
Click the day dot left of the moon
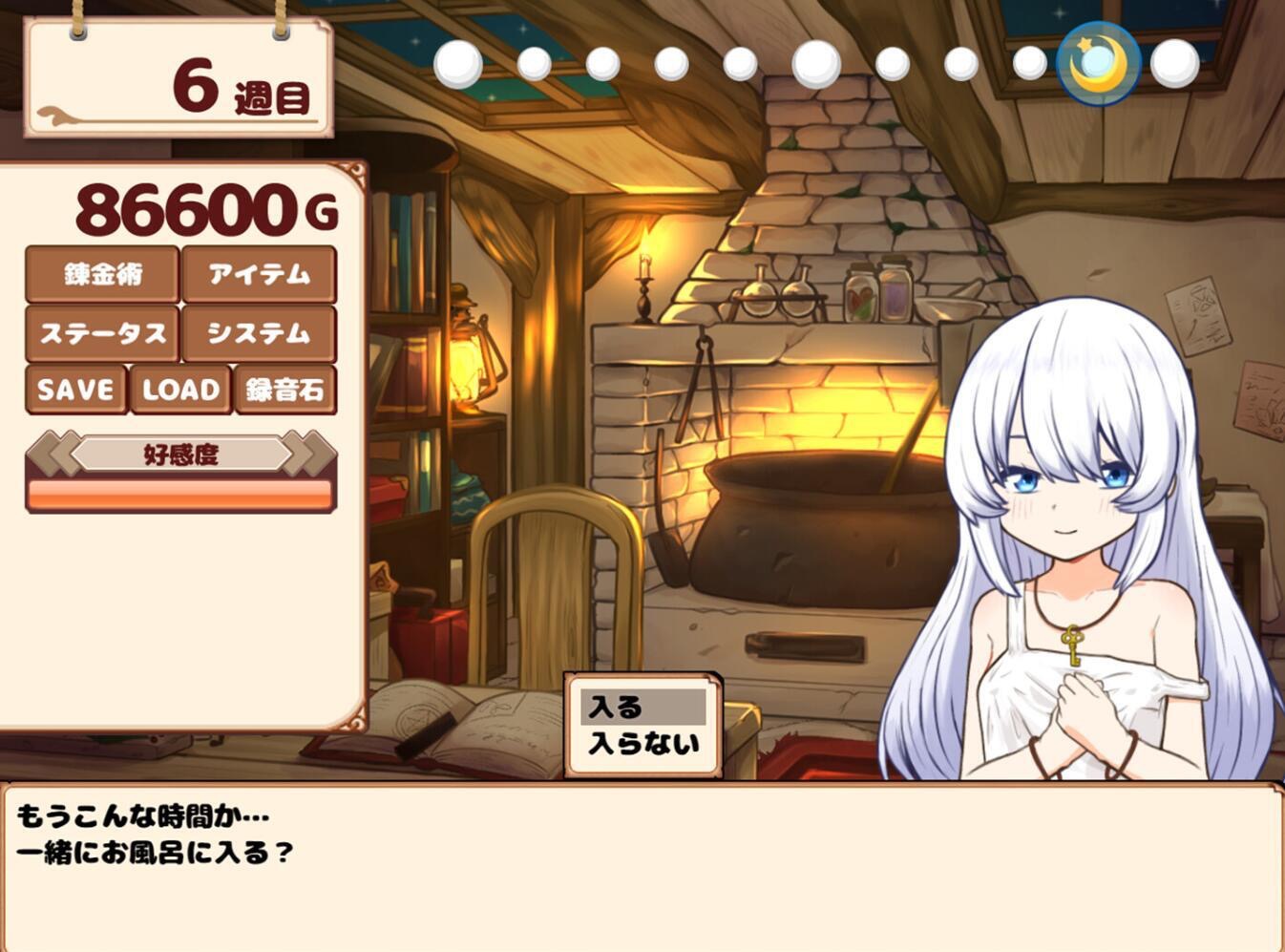(x=1029, y=62)
